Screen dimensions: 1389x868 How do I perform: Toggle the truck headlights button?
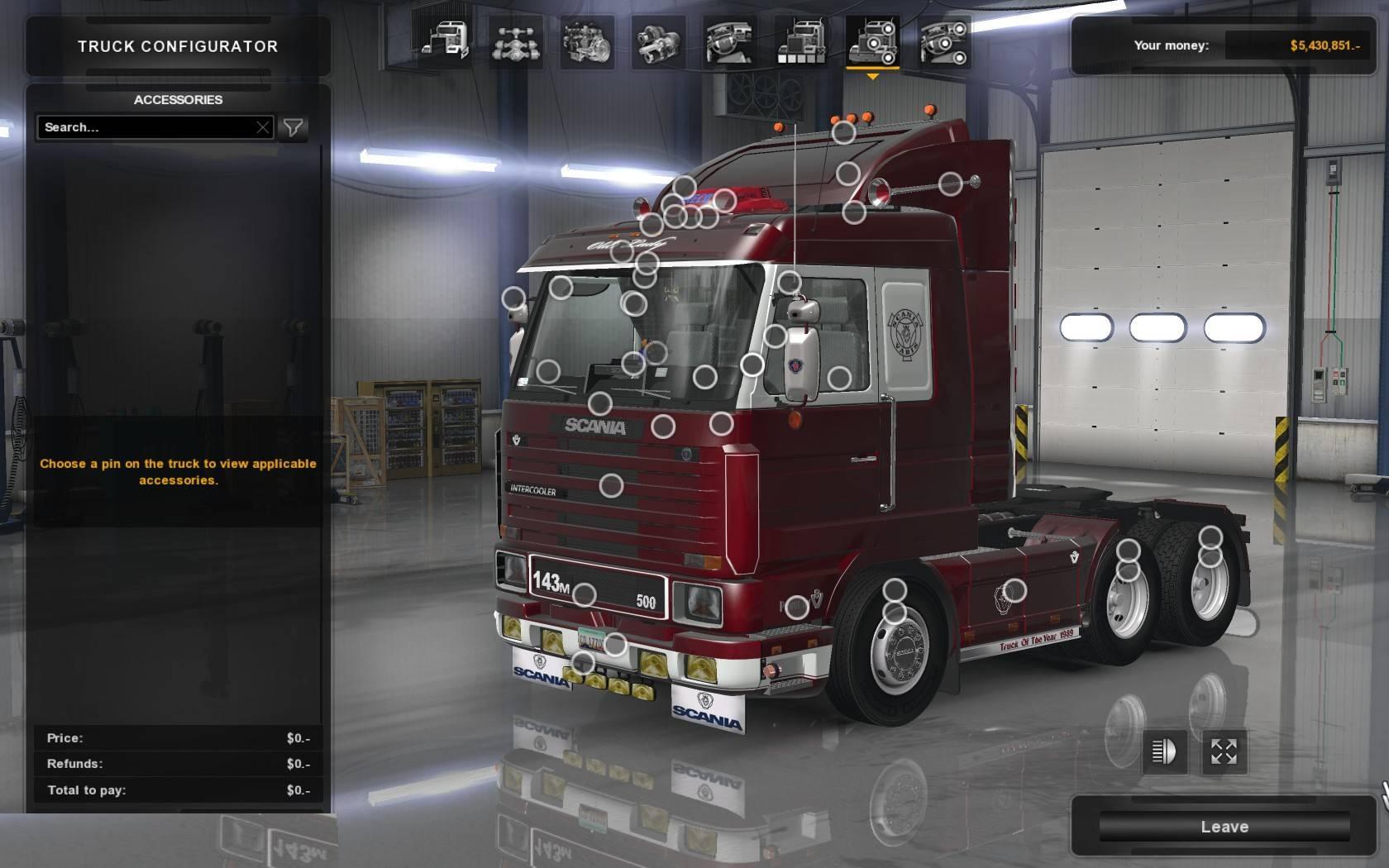pyautogui.click(x=1163, y=751)
